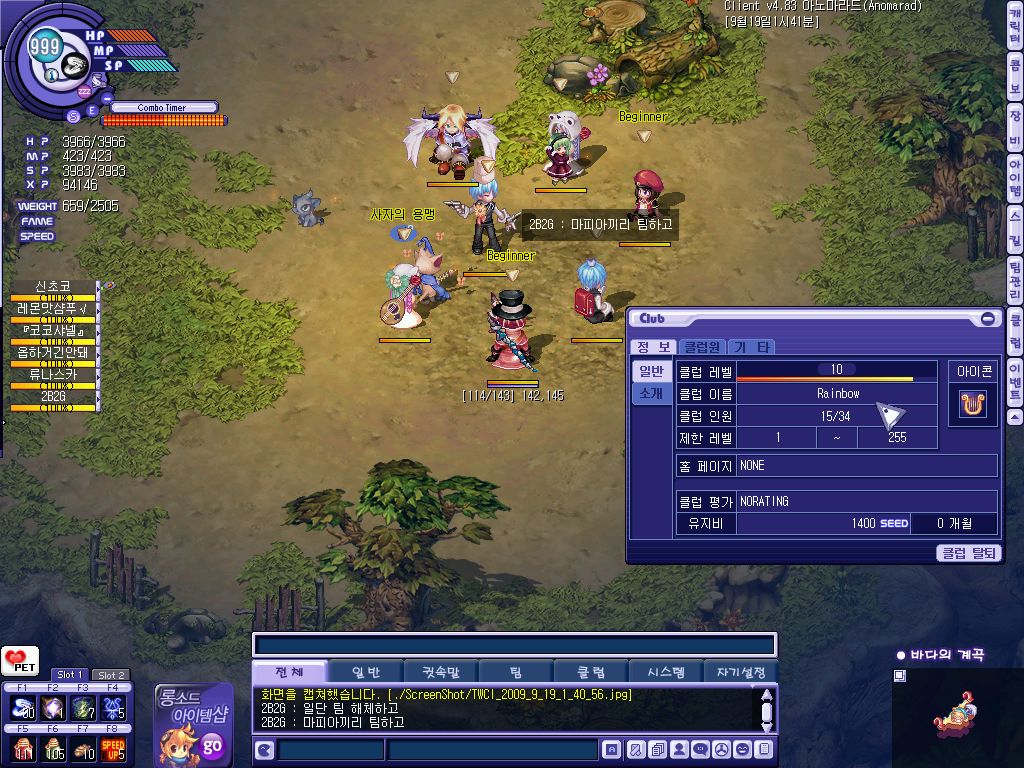Show the 시스템 system chat tab
This screenshot has width=1024, height=768.
665,672
